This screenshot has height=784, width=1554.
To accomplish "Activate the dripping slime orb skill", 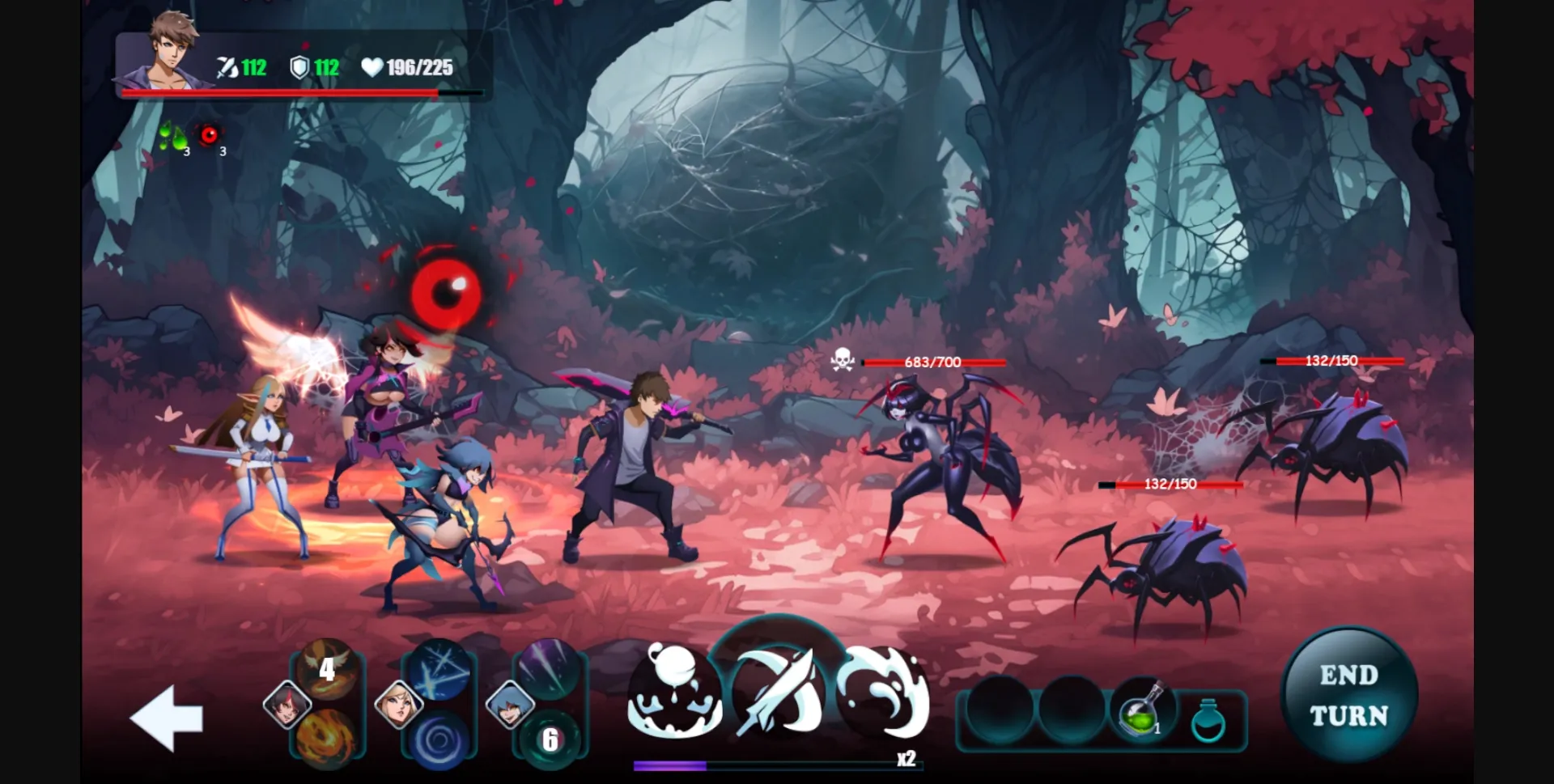I will point(675,693).
